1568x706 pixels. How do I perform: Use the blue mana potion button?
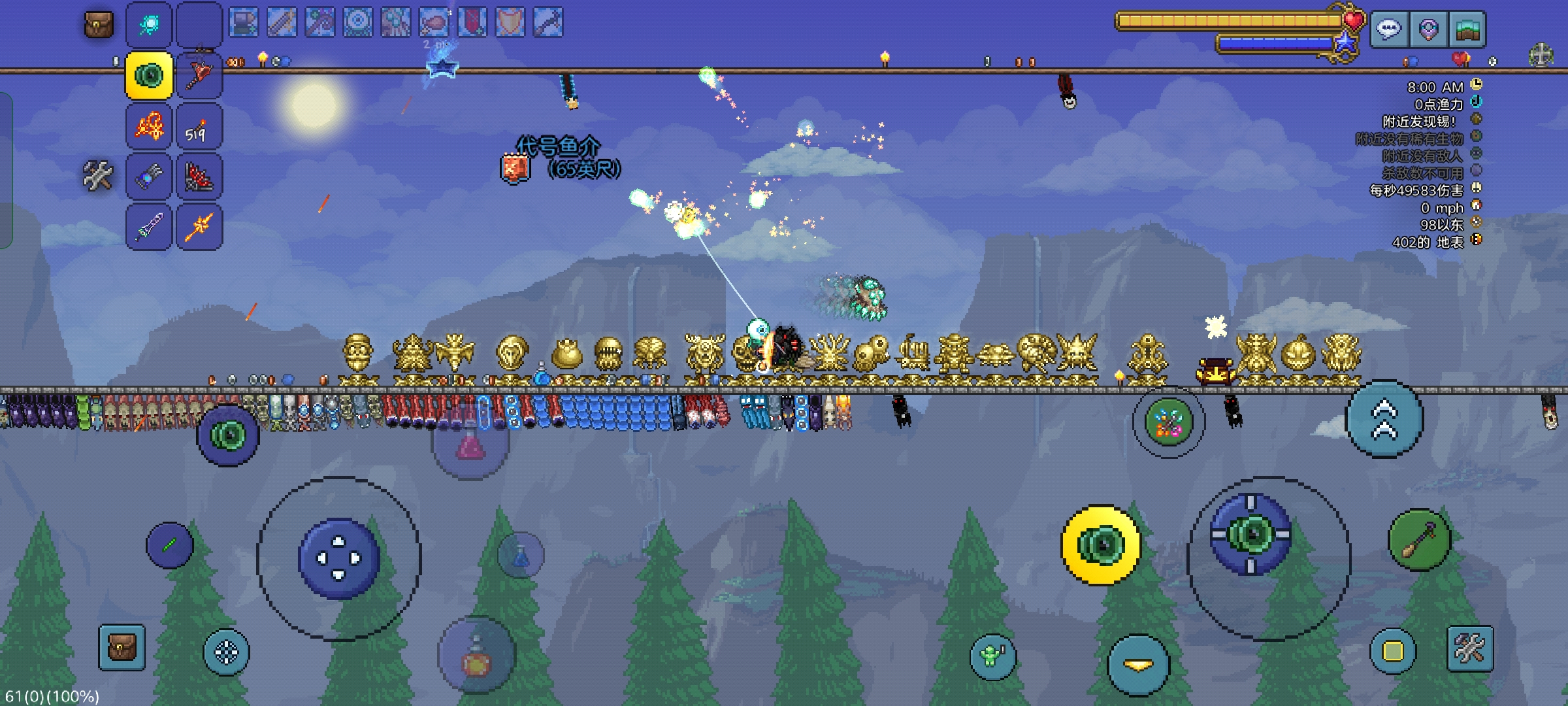(x=521, y=556)
